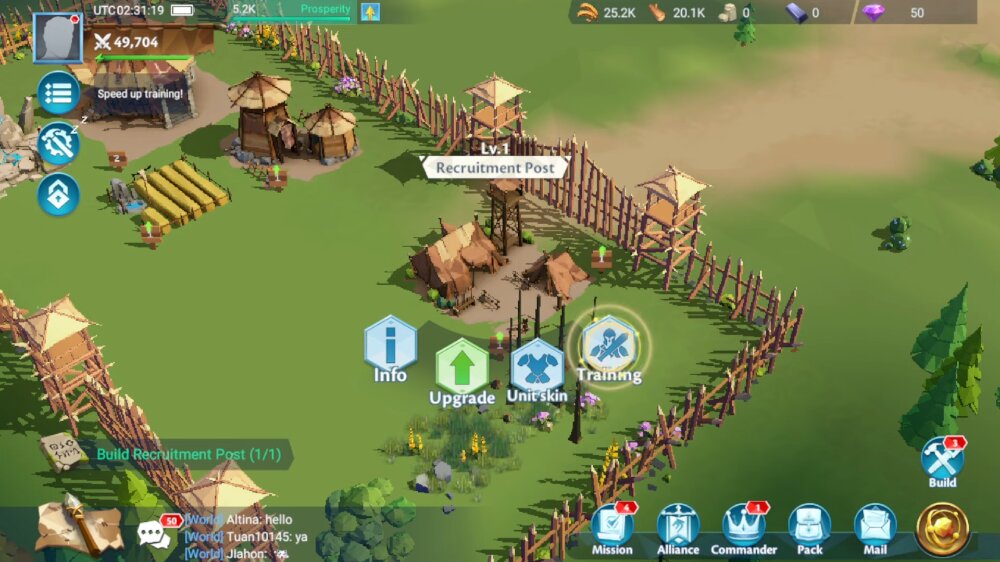Open the chat bubble with 50 messages
Image resolution: width=1000 pixels, height=562 pixels.
[153, 533]
